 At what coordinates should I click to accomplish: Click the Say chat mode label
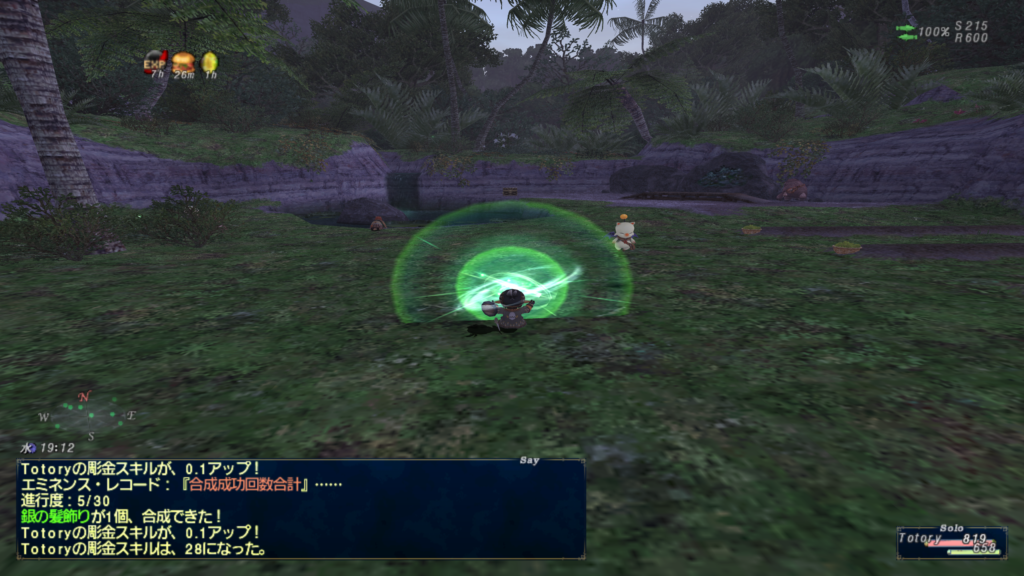530,461
